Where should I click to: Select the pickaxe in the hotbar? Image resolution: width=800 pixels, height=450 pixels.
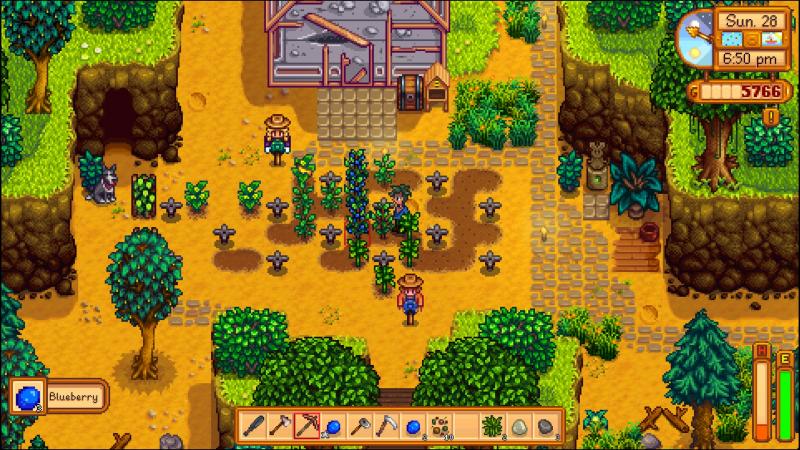point(306,424)
